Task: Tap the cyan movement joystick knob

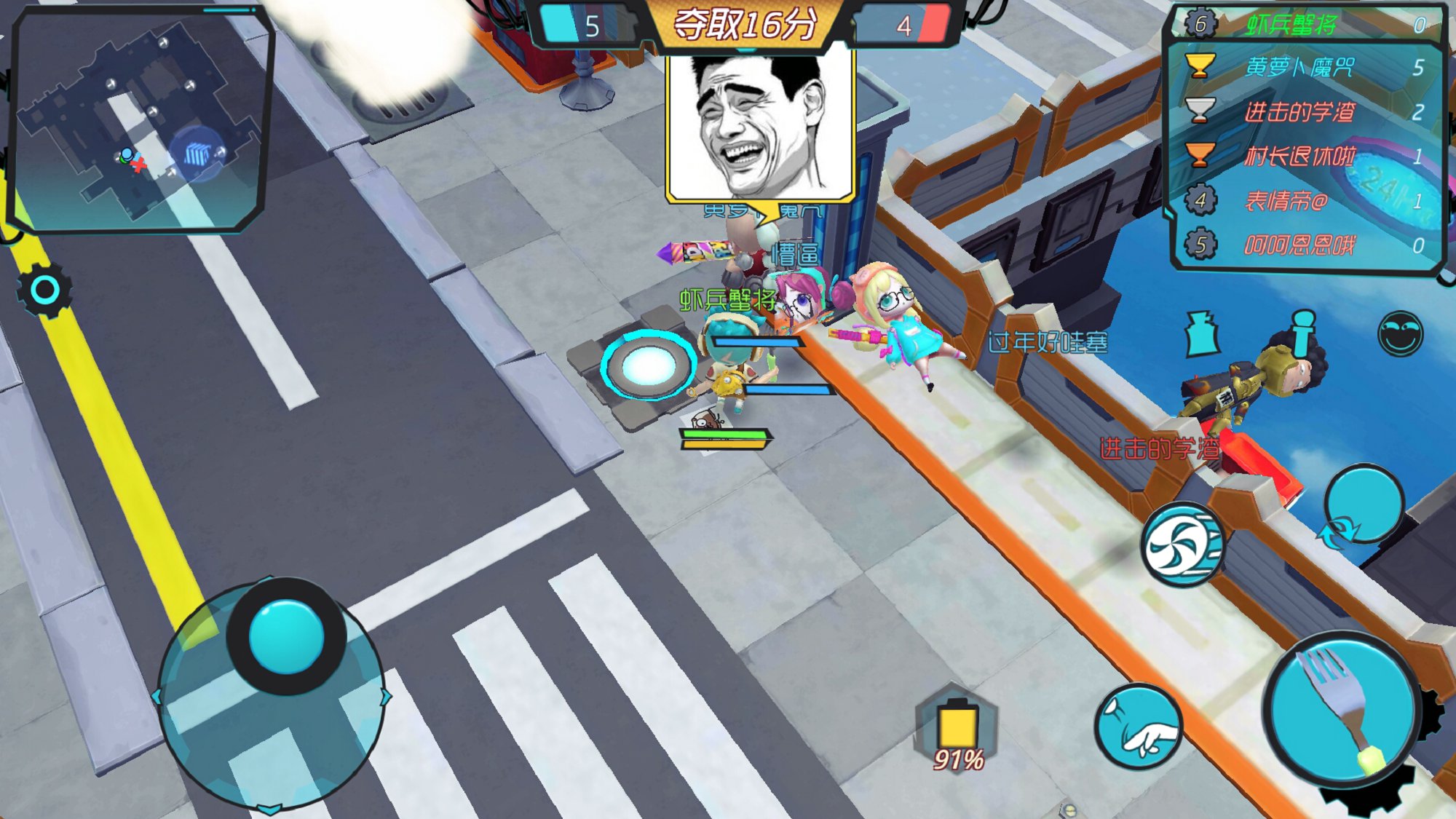Action: point(286,637)
